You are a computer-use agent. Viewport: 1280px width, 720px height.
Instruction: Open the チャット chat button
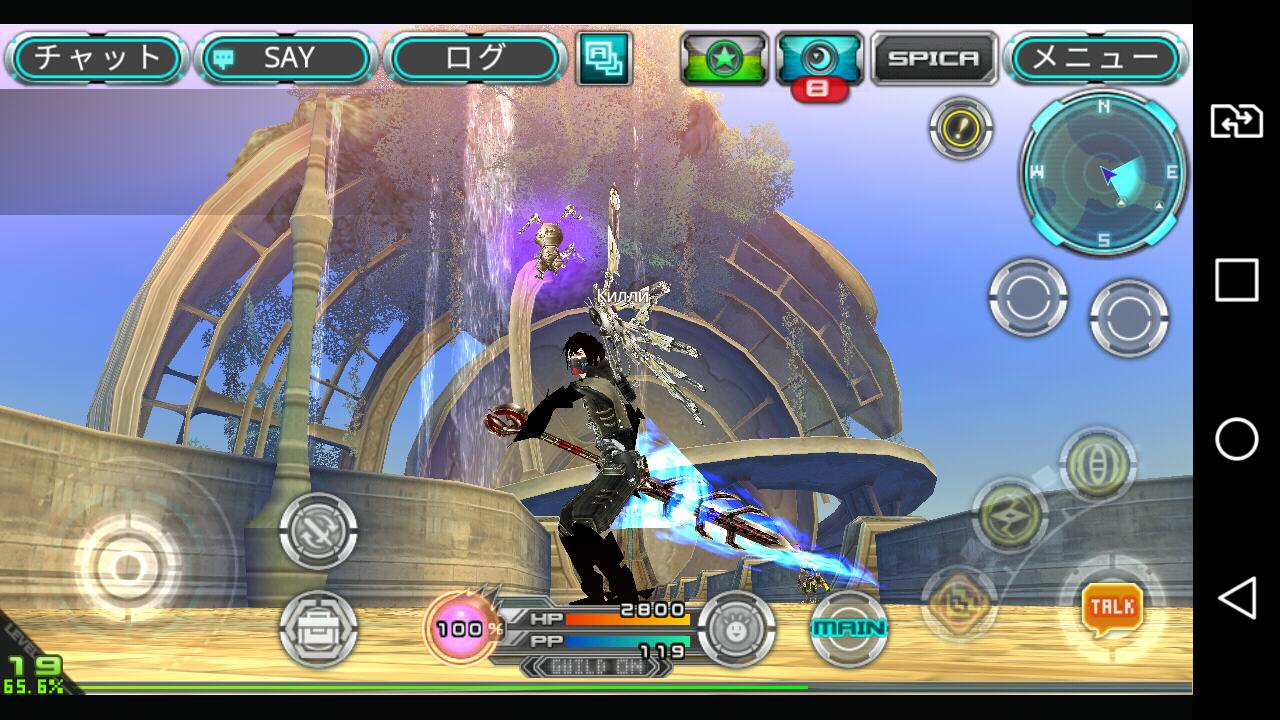pos(97,58)
